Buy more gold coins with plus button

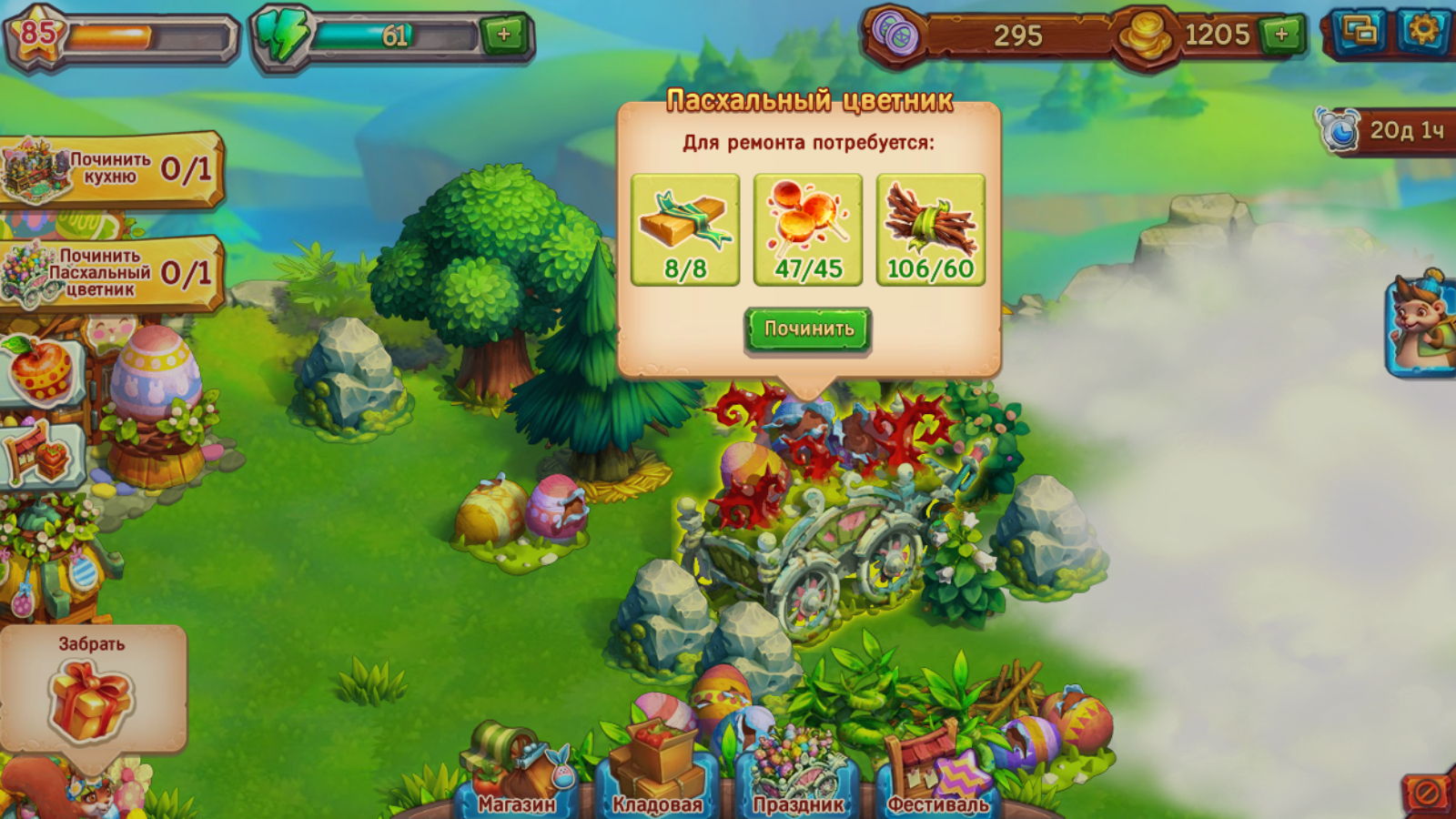point(1281,35)
